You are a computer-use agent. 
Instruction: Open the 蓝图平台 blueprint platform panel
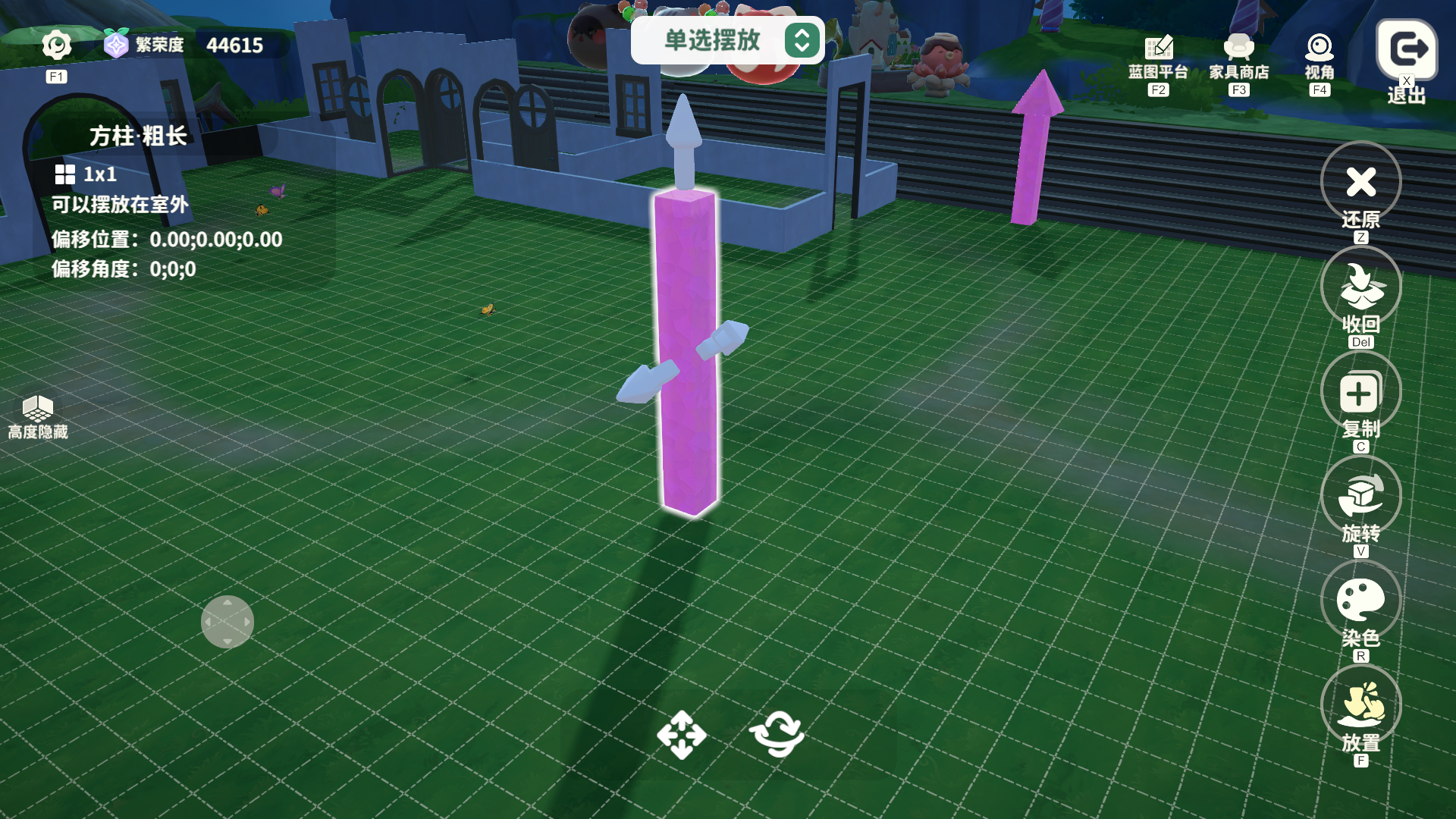(1157, 48)
